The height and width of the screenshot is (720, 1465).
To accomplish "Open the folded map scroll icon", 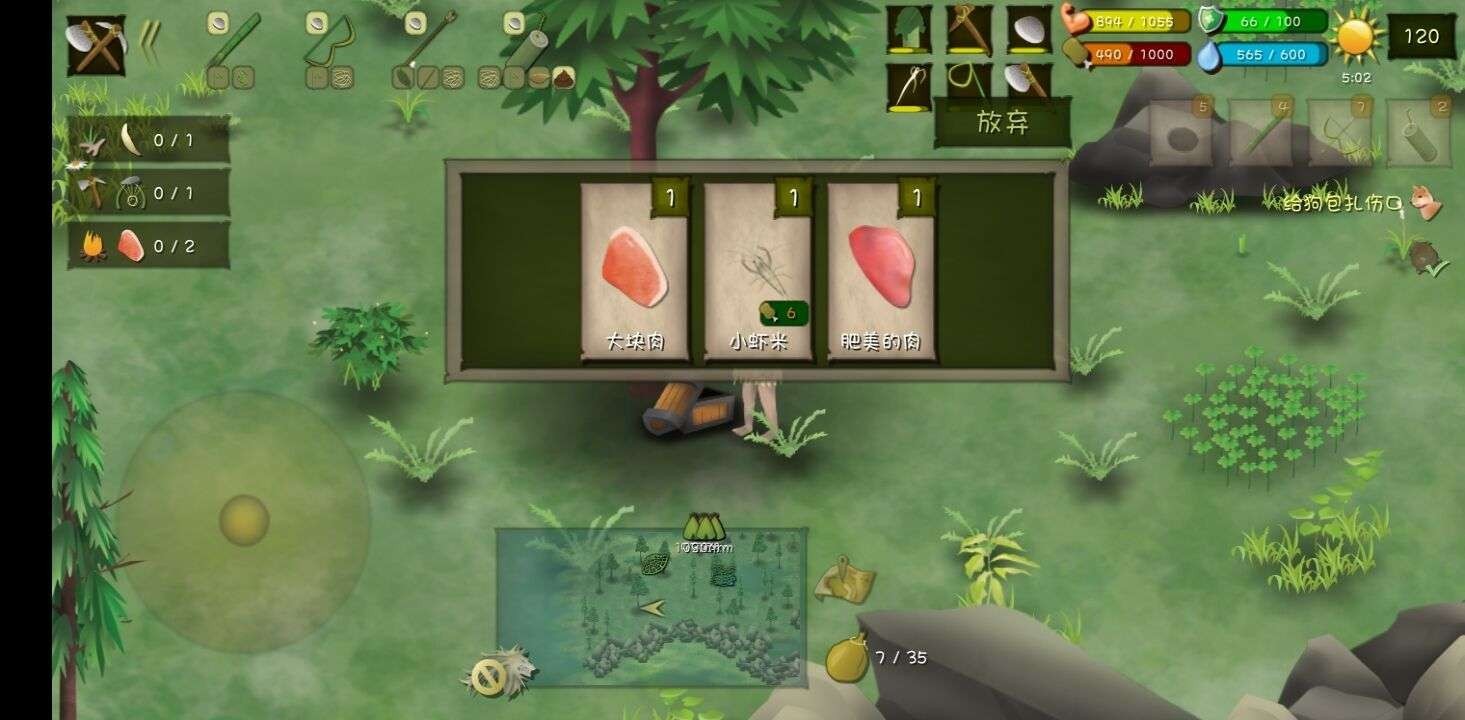I will coord(843,580).
